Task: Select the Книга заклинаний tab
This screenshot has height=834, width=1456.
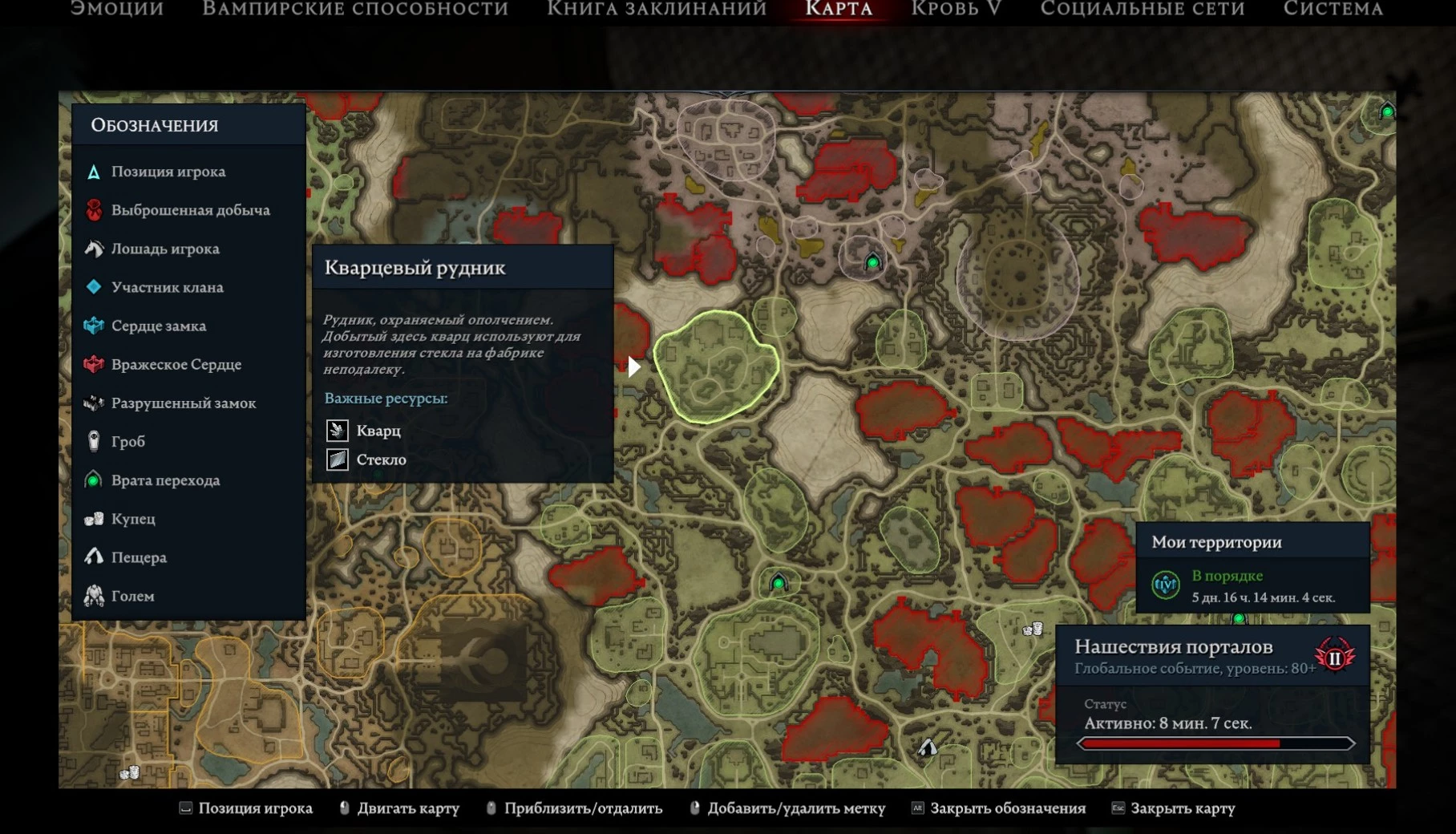Action: click(x=657, y=9)
